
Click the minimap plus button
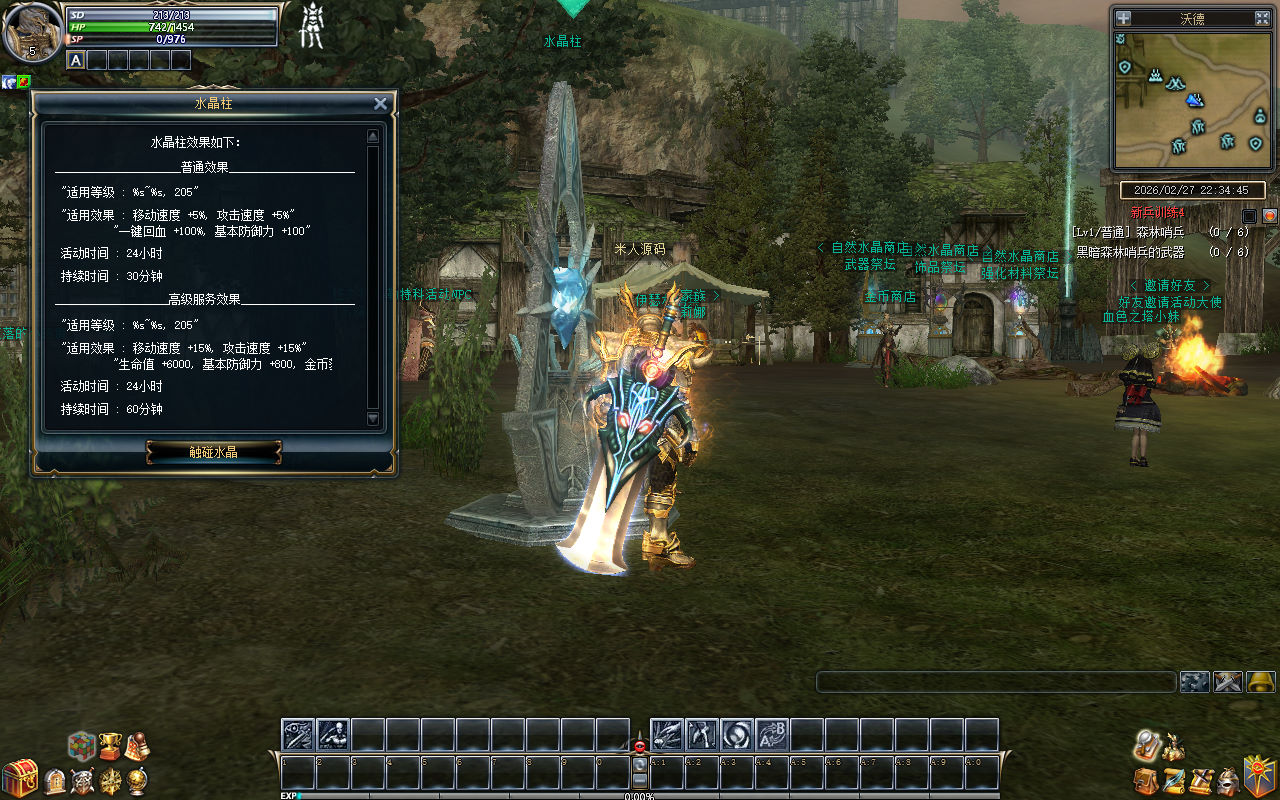1123,18
